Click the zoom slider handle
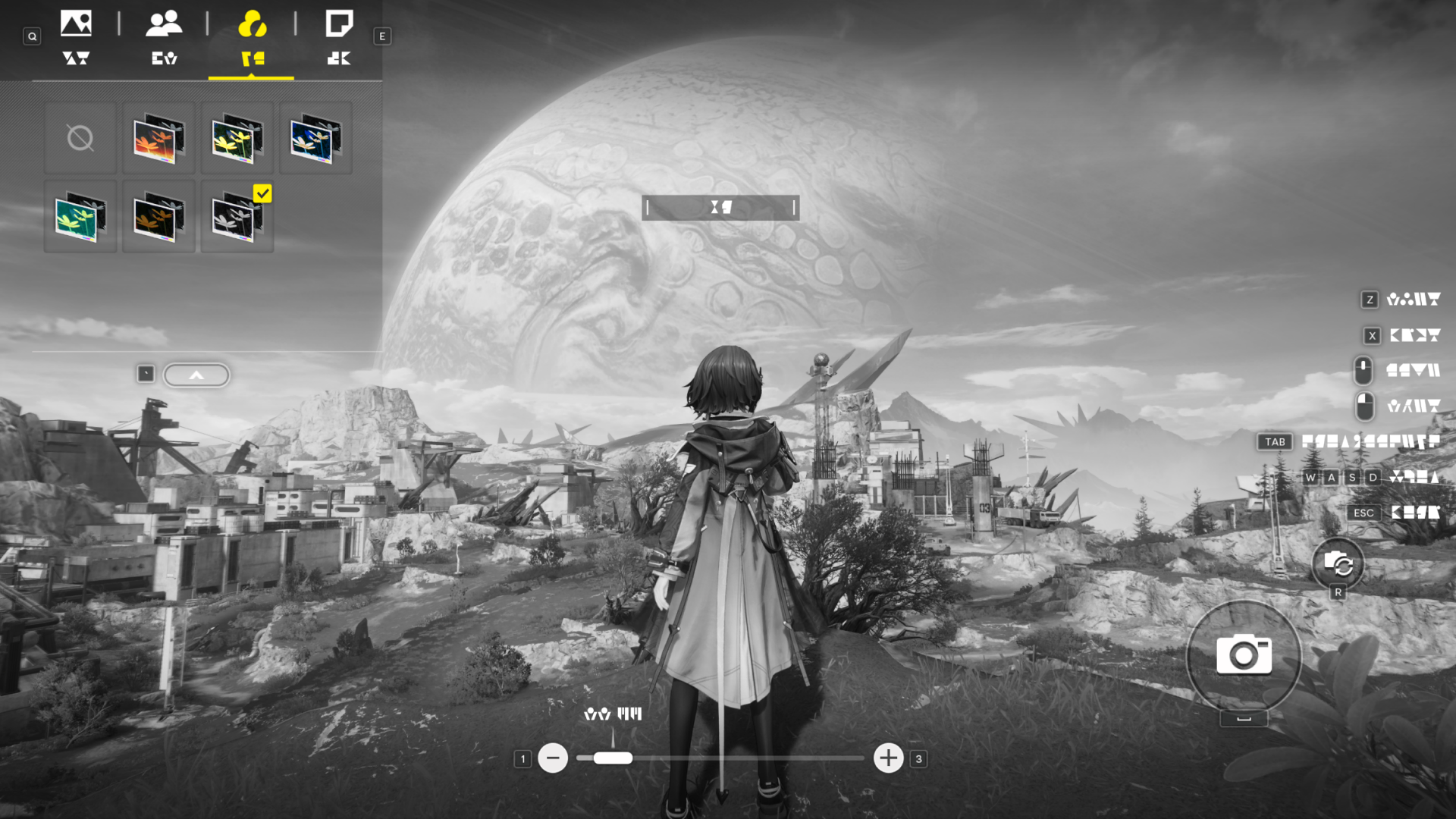The image size is (1456, 819). click(613, 758)
